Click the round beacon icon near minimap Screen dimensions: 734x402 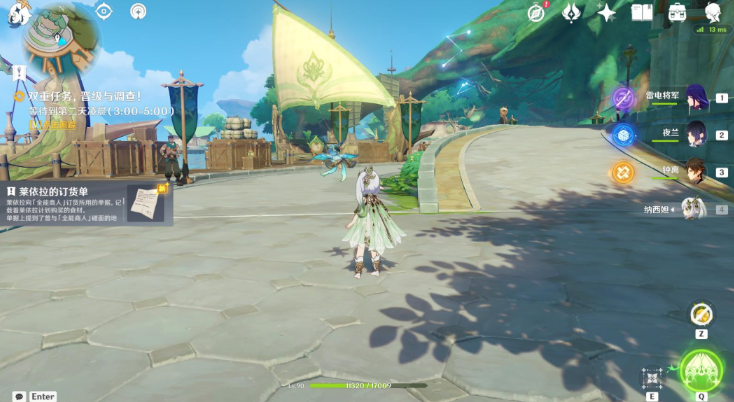point(138,12)
